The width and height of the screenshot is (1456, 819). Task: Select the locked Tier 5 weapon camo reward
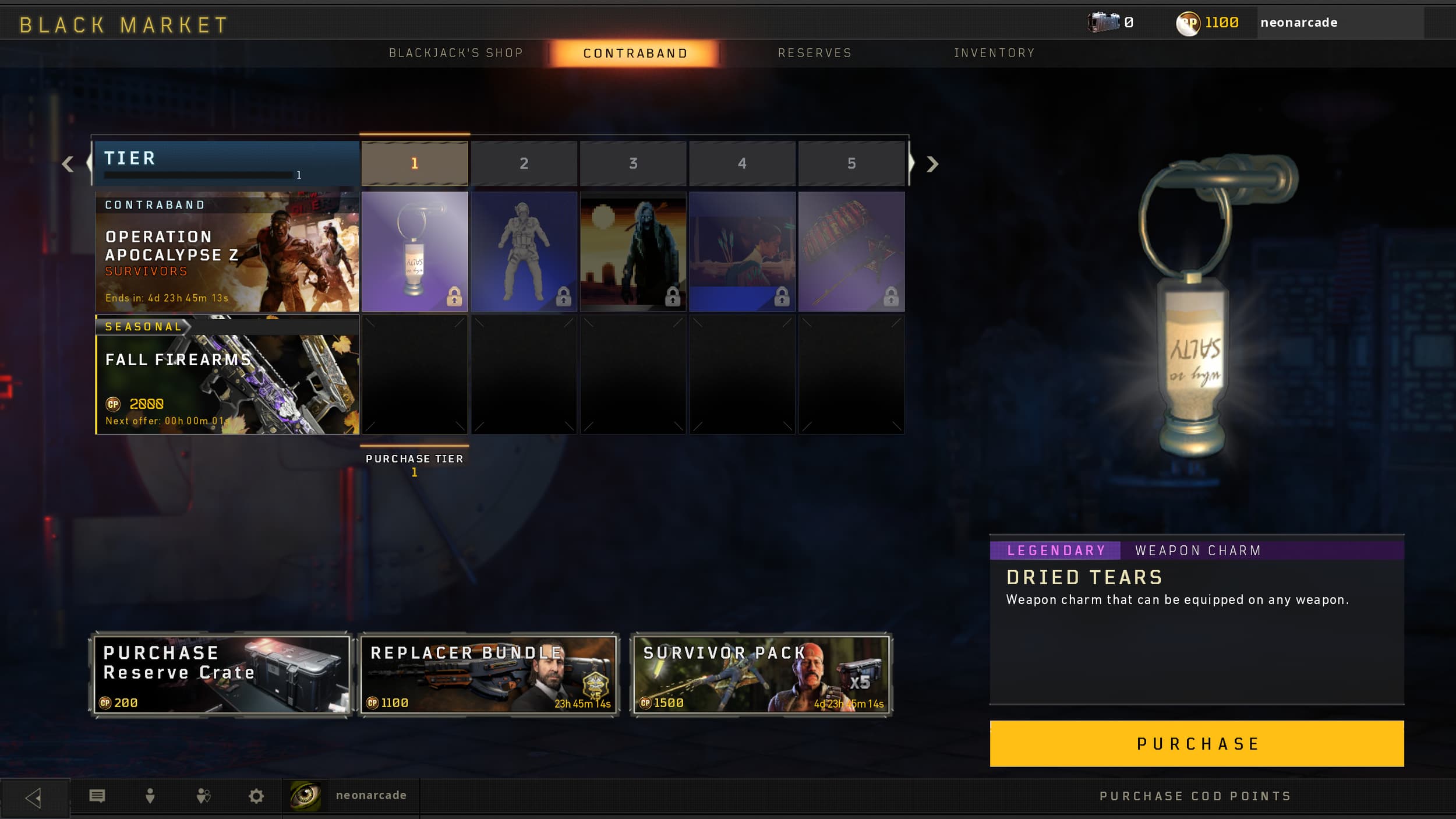click(x=852, y=252)
